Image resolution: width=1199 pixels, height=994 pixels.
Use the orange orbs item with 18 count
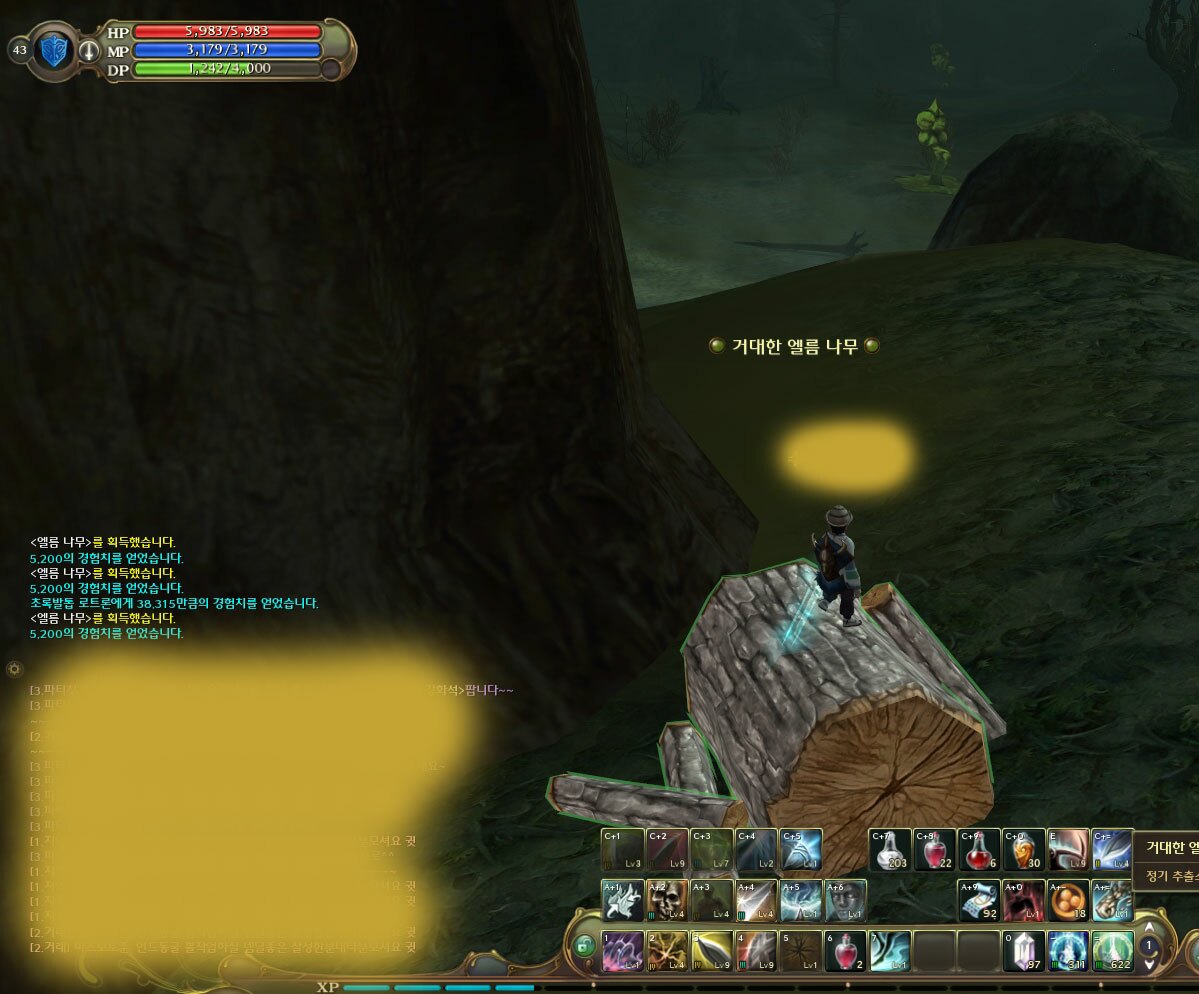click(1068, 900)
